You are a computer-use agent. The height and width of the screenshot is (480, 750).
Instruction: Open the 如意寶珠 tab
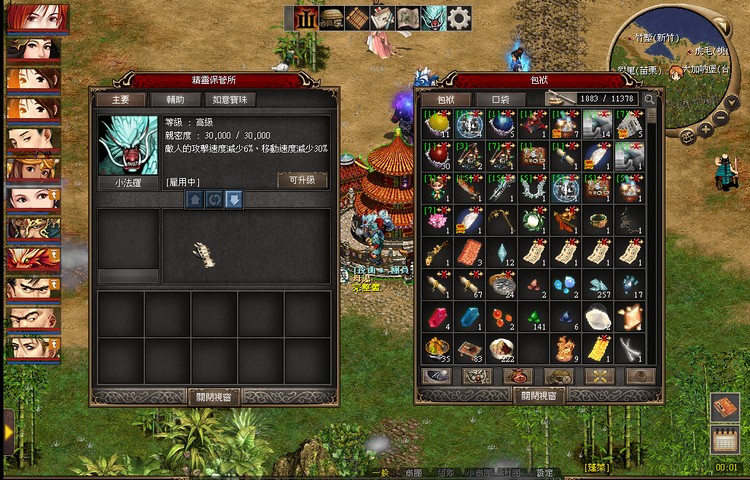click(231, 99)
